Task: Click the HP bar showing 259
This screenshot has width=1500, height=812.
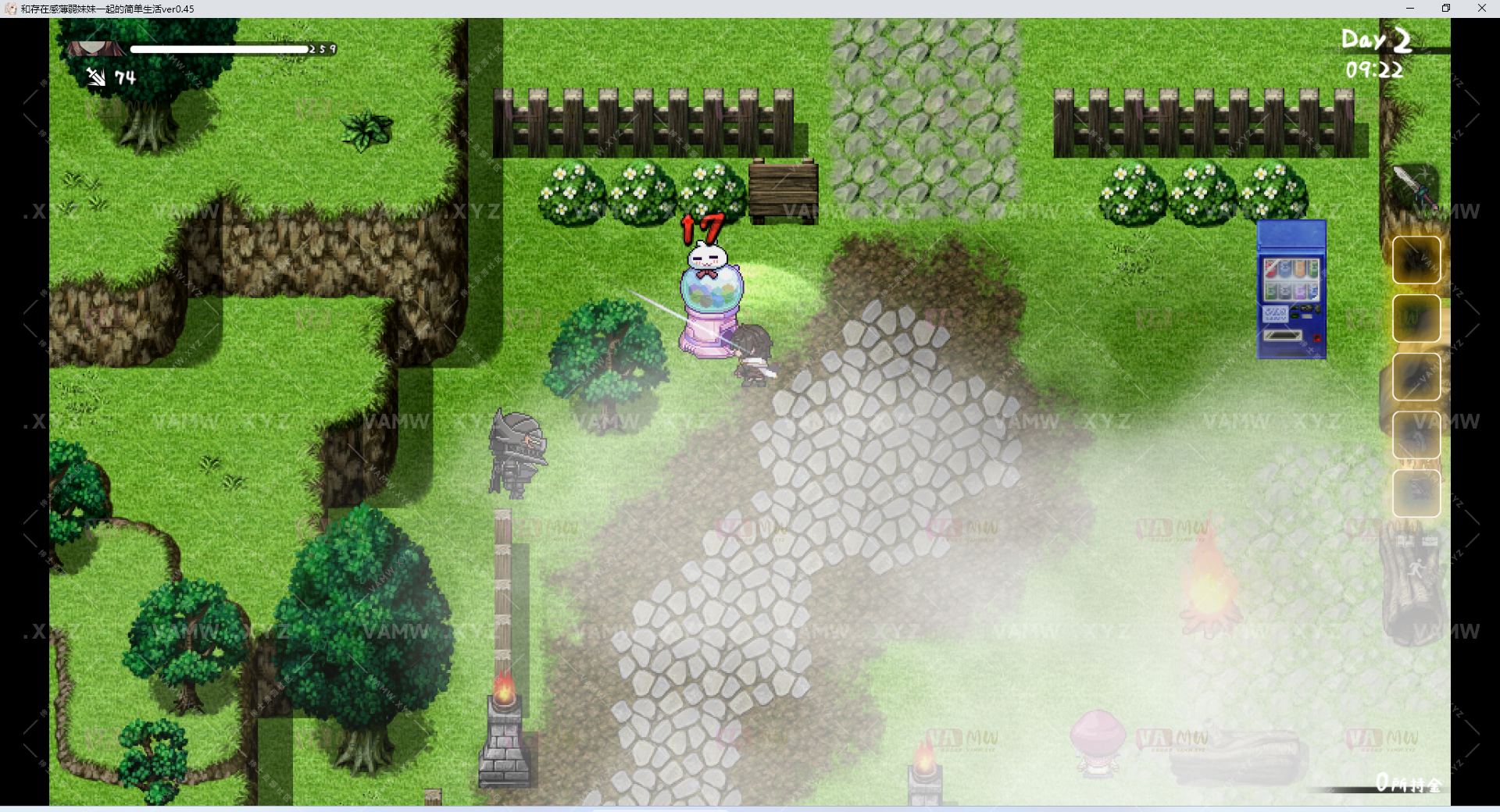Action: (x=223, y=49)
